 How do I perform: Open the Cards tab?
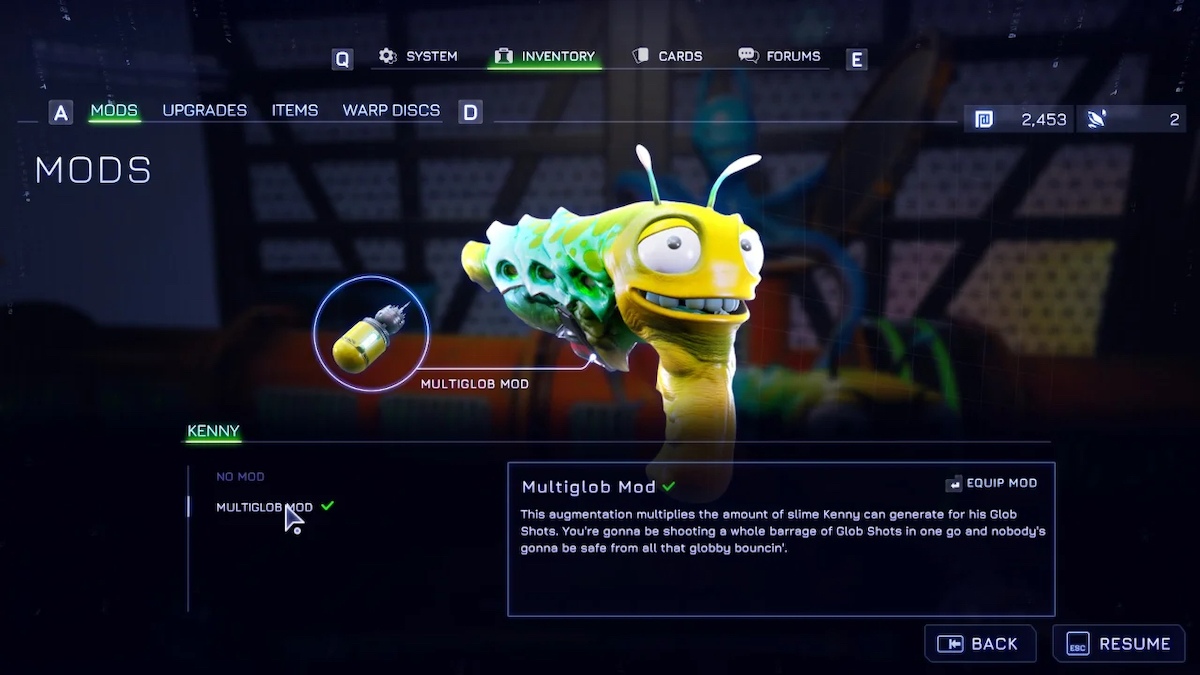pos(668,57)
